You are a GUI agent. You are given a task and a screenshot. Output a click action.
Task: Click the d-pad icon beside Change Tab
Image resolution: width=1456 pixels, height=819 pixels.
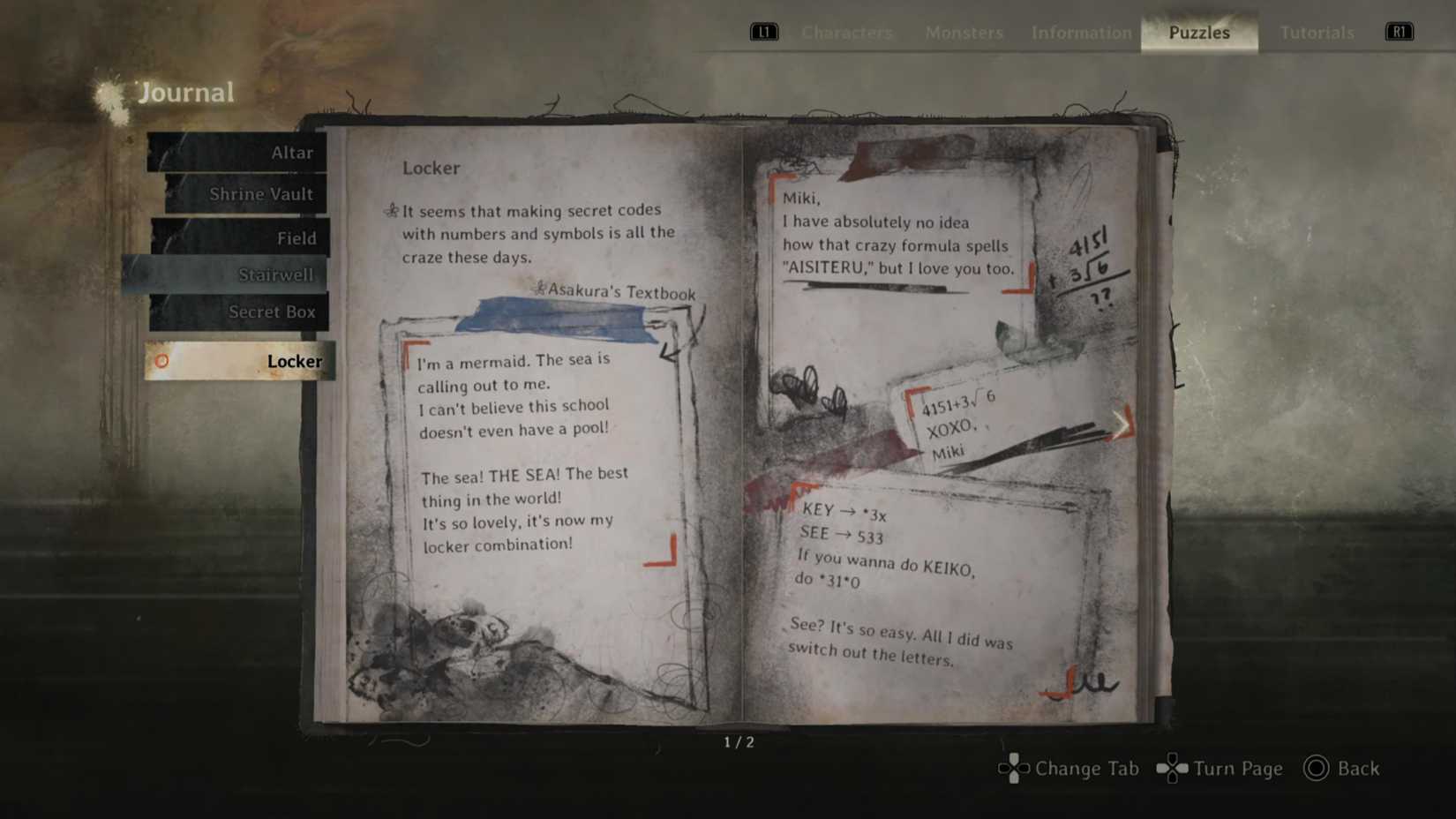pyautogui.click(x=1013, y=769)
